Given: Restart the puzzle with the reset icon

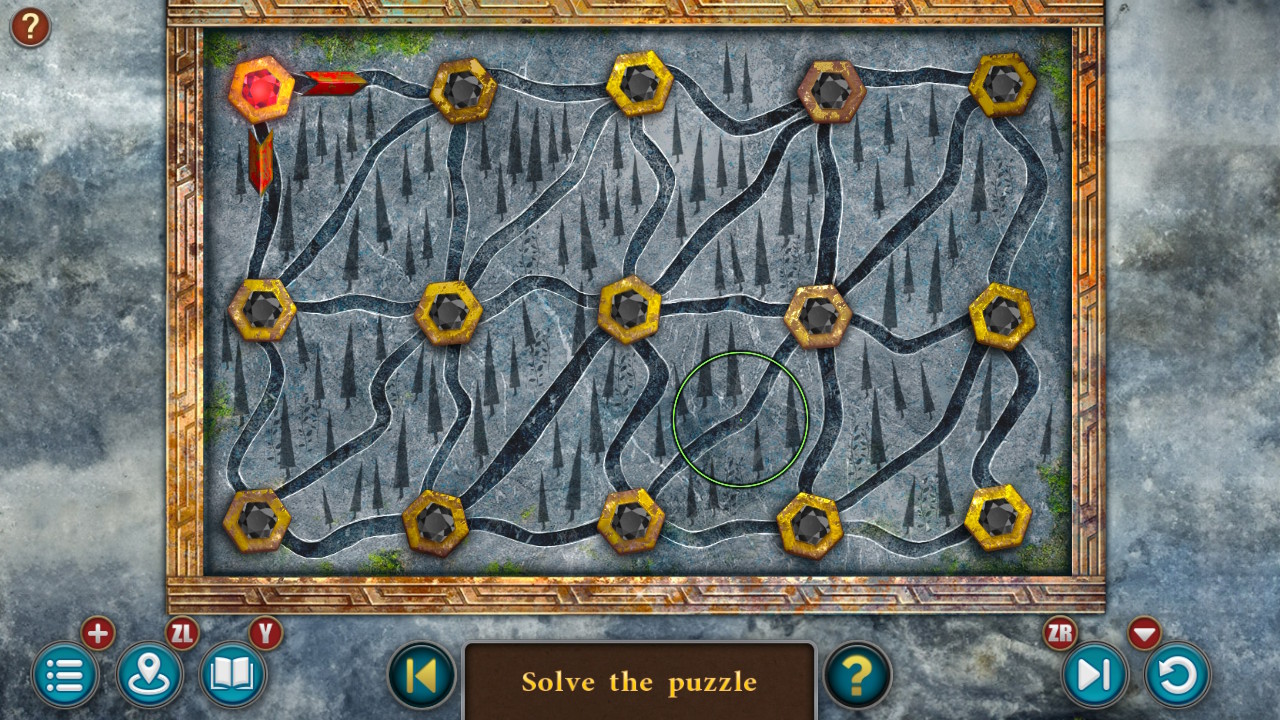Looking at the screenshot, I should click(1176, 675).
